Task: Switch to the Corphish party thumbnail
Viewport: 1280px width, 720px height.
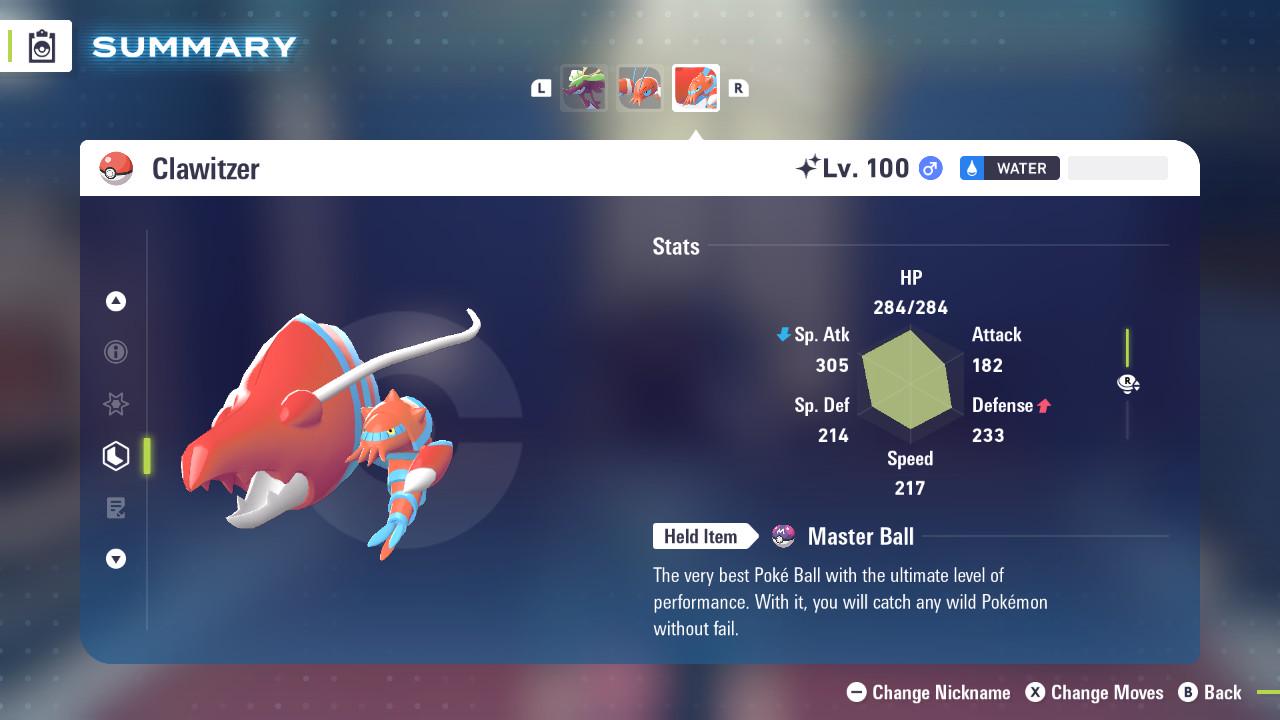Action: [640, 88]
